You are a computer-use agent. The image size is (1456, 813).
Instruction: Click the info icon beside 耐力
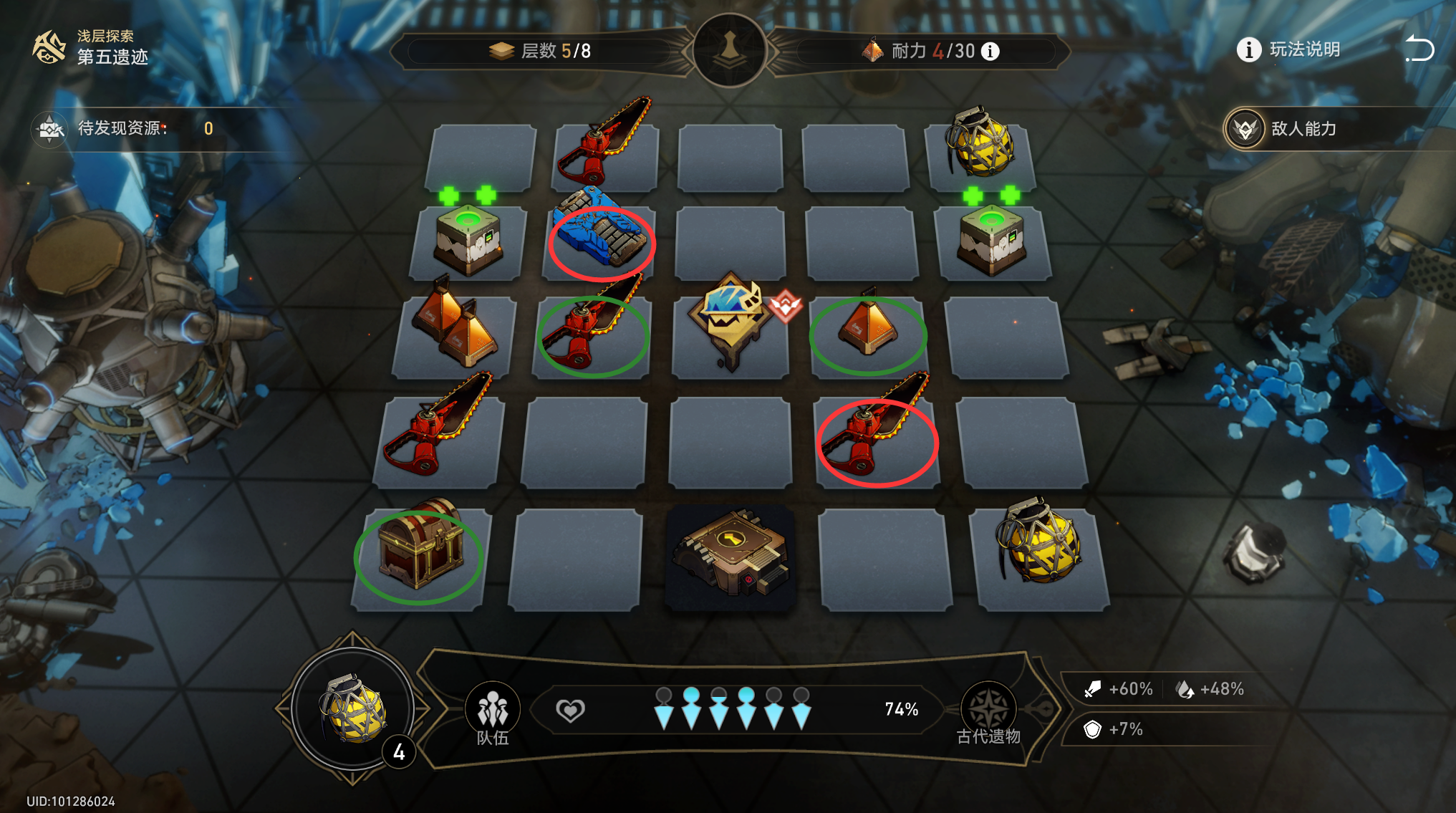click(x=990, y=52)
